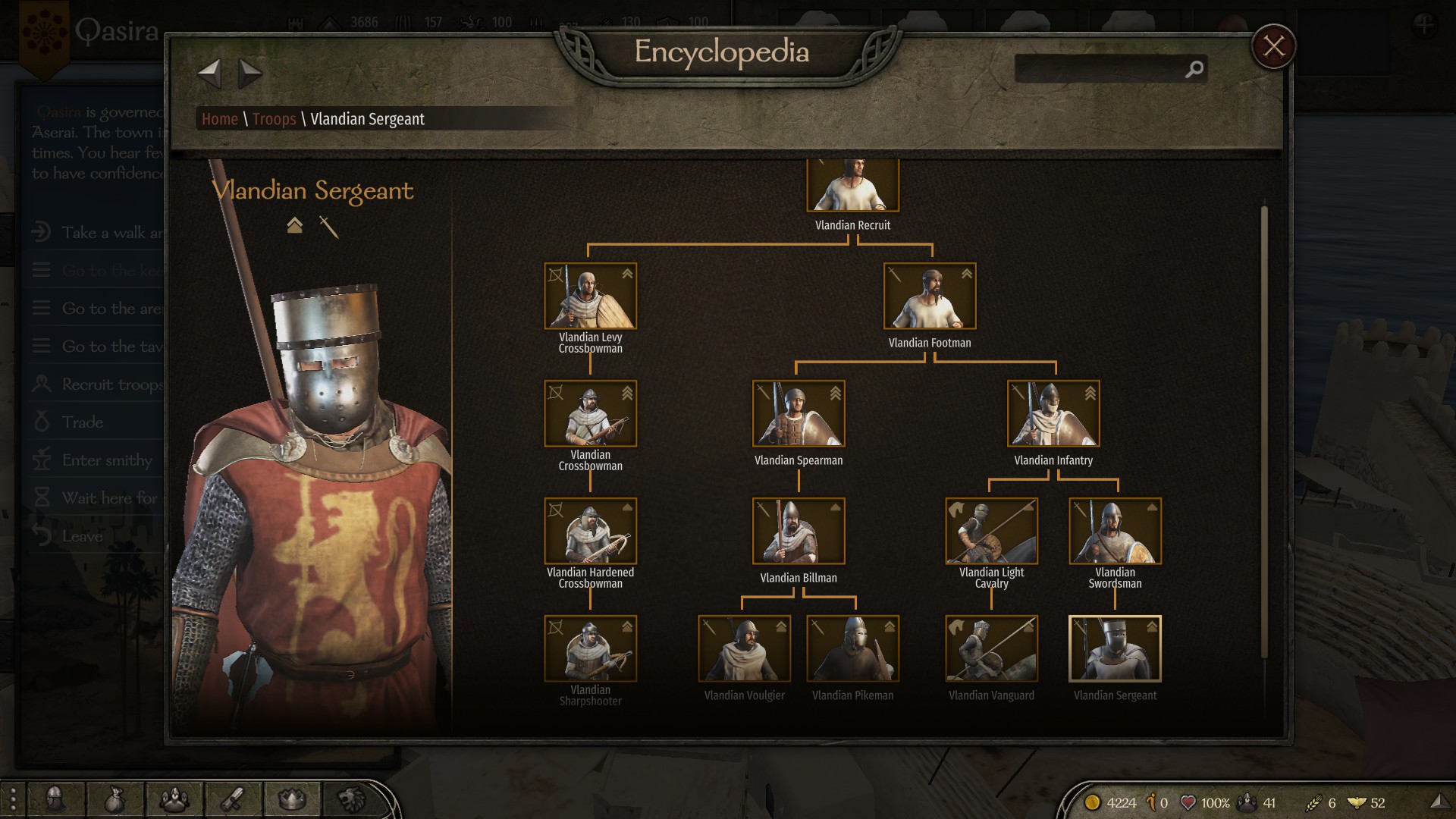Viewport: 1456px width, 819px height.
Task: Select the Vlandian Voulgier portrait
Action: coord(744,648)
